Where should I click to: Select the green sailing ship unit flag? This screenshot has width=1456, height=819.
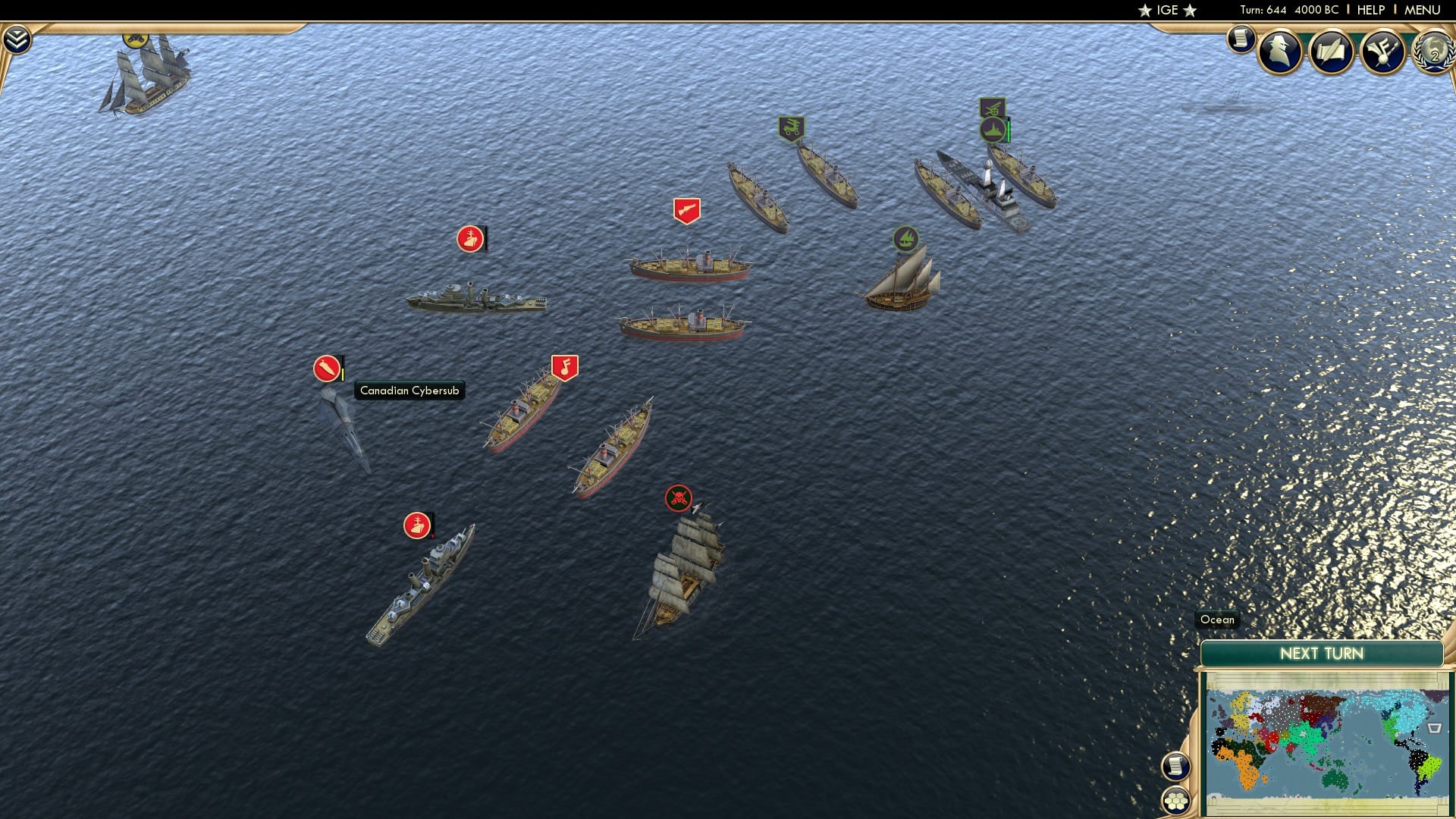[x=907, y=237]
